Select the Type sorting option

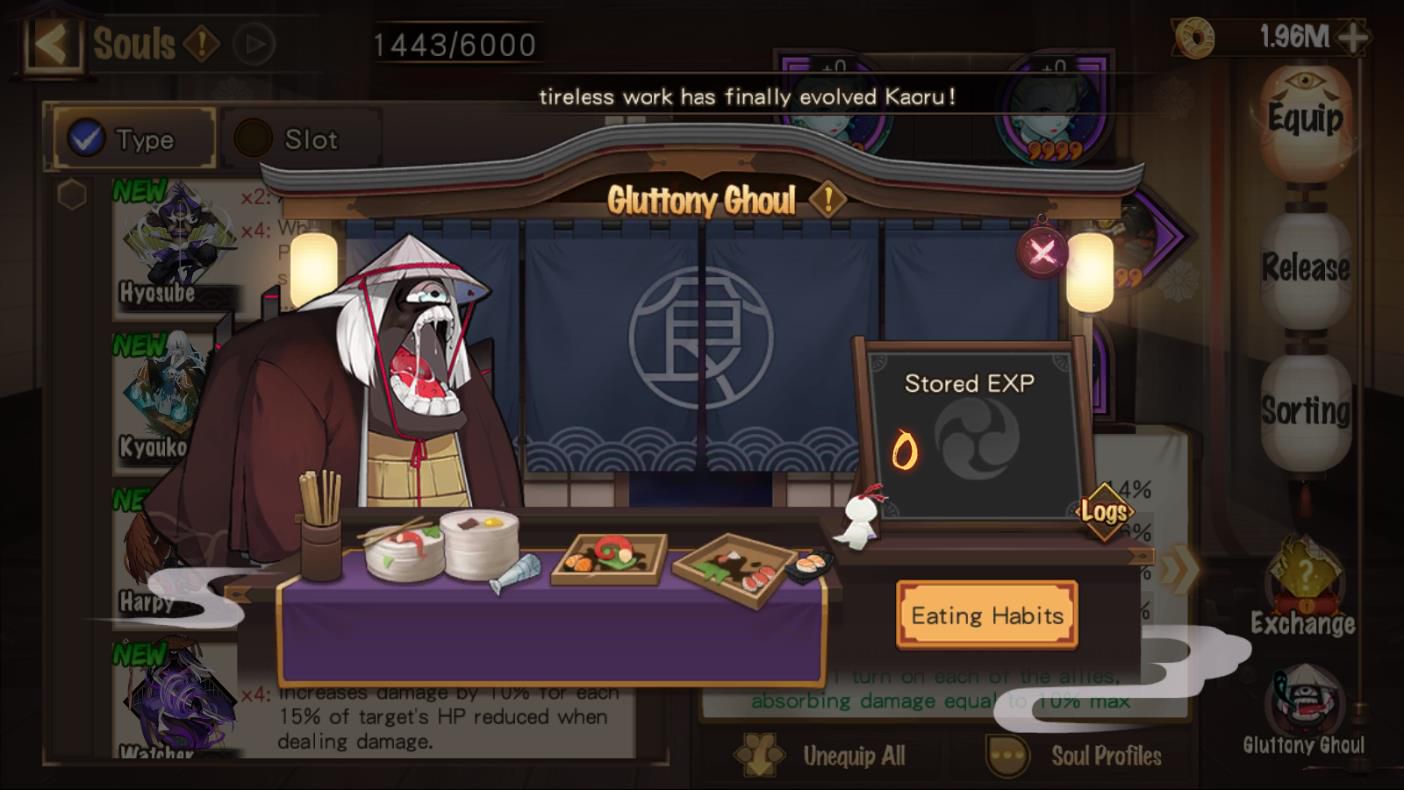(134, 139)
